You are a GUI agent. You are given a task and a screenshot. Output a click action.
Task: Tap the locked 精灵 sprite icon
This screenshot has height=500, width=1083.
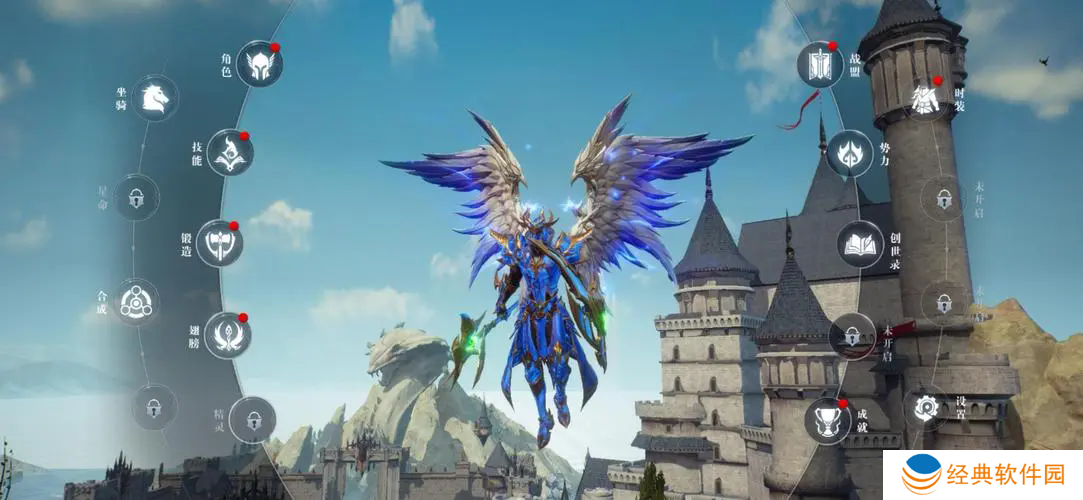coord(251,420)
